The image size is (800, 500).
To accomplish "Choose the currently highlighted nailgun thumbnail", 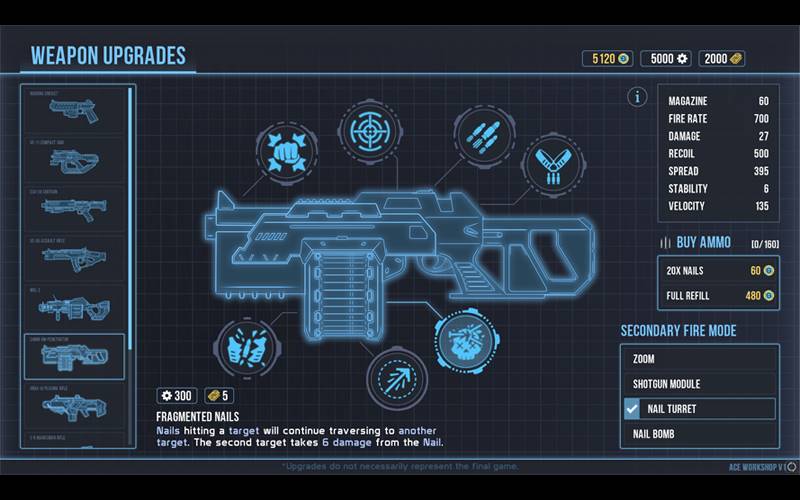I will pyautogui.click(x=74, y=356).
